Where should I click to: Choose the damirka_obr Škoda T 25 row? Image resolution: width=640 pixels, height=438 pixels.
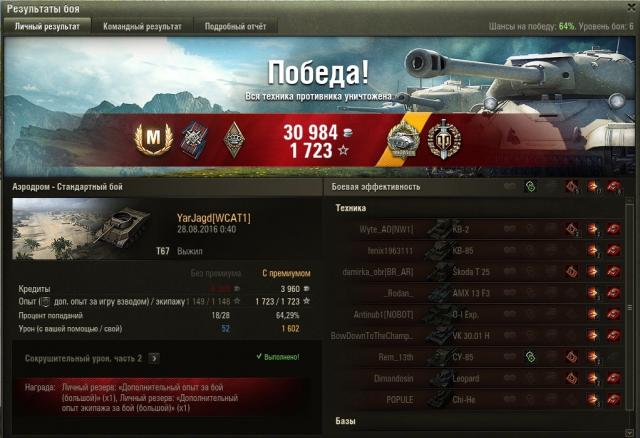coord(480,271)
